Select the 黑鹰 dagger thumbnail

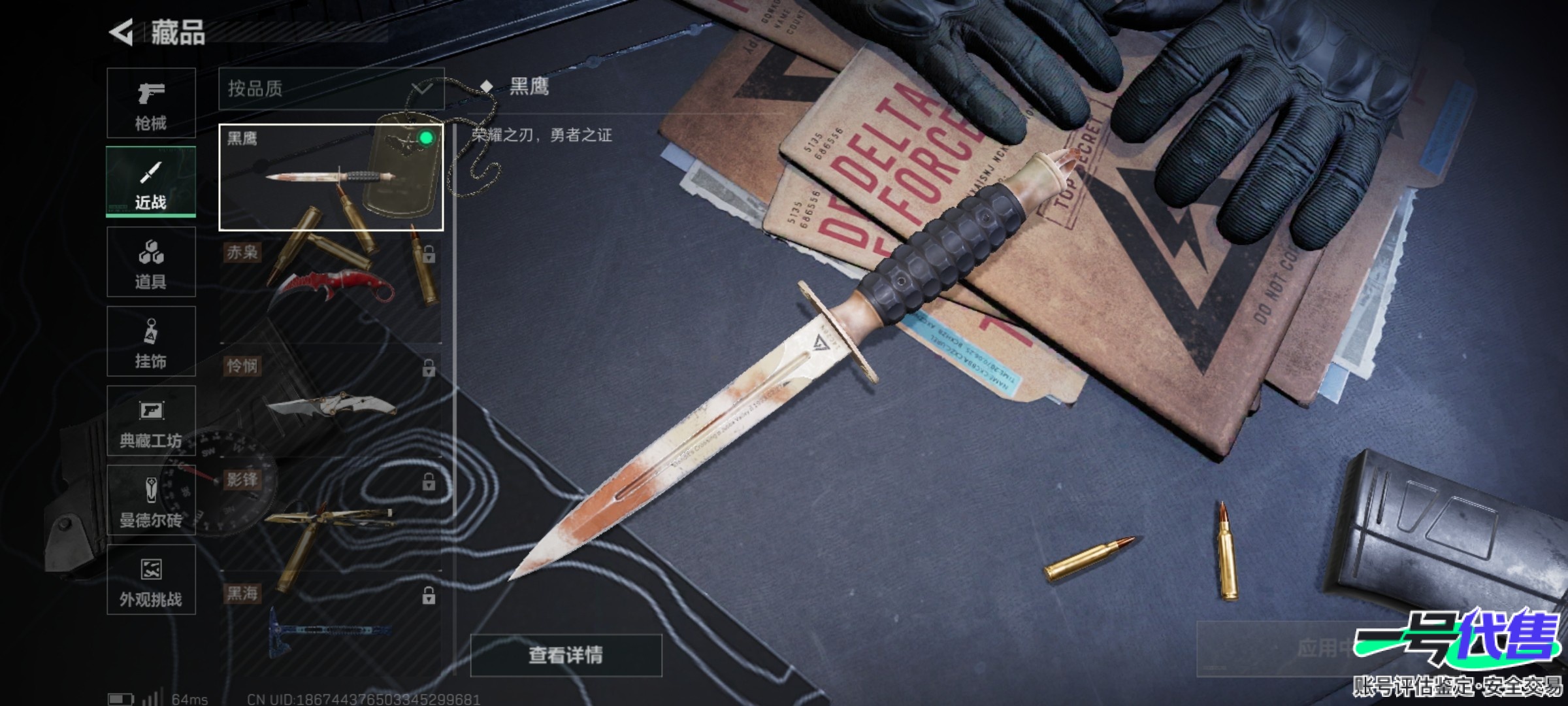pos(331,177)
